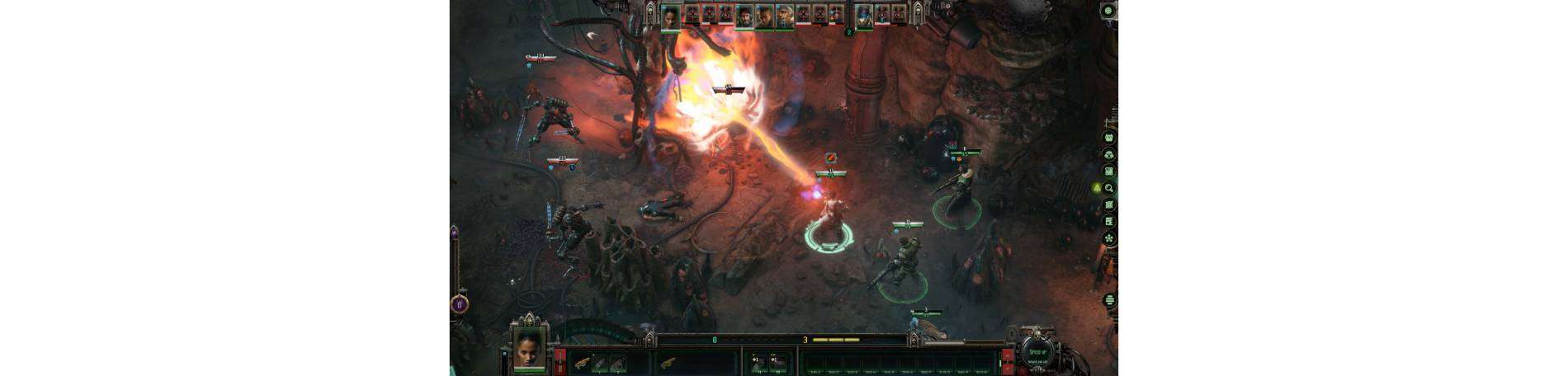Click the purple round button on the left edge
The image size is (1568, 376).
point(460,304)
